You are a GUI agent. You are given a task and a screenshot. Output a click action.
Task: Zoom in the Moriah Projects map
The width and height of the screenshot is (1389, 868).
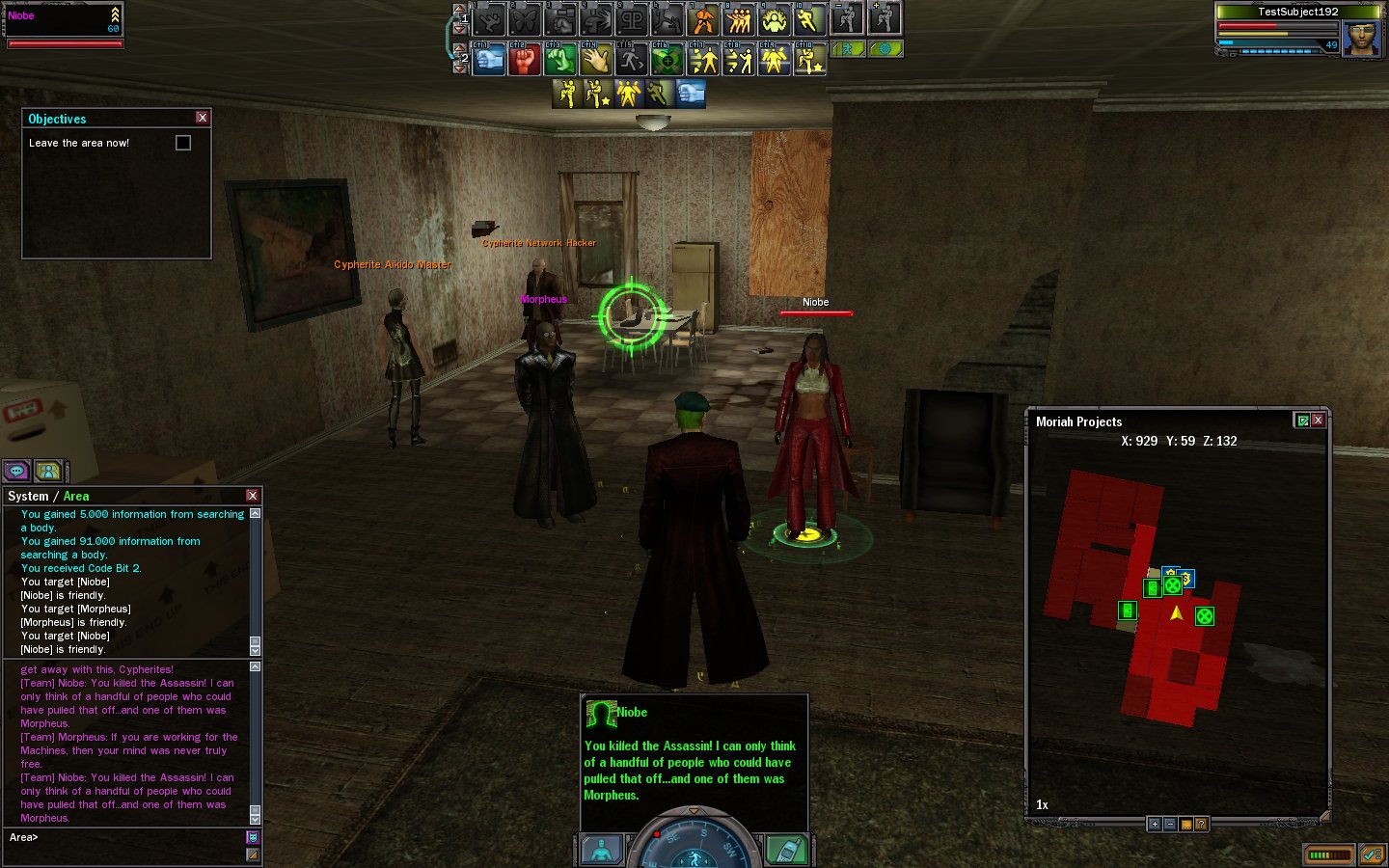coord(1155,824)
